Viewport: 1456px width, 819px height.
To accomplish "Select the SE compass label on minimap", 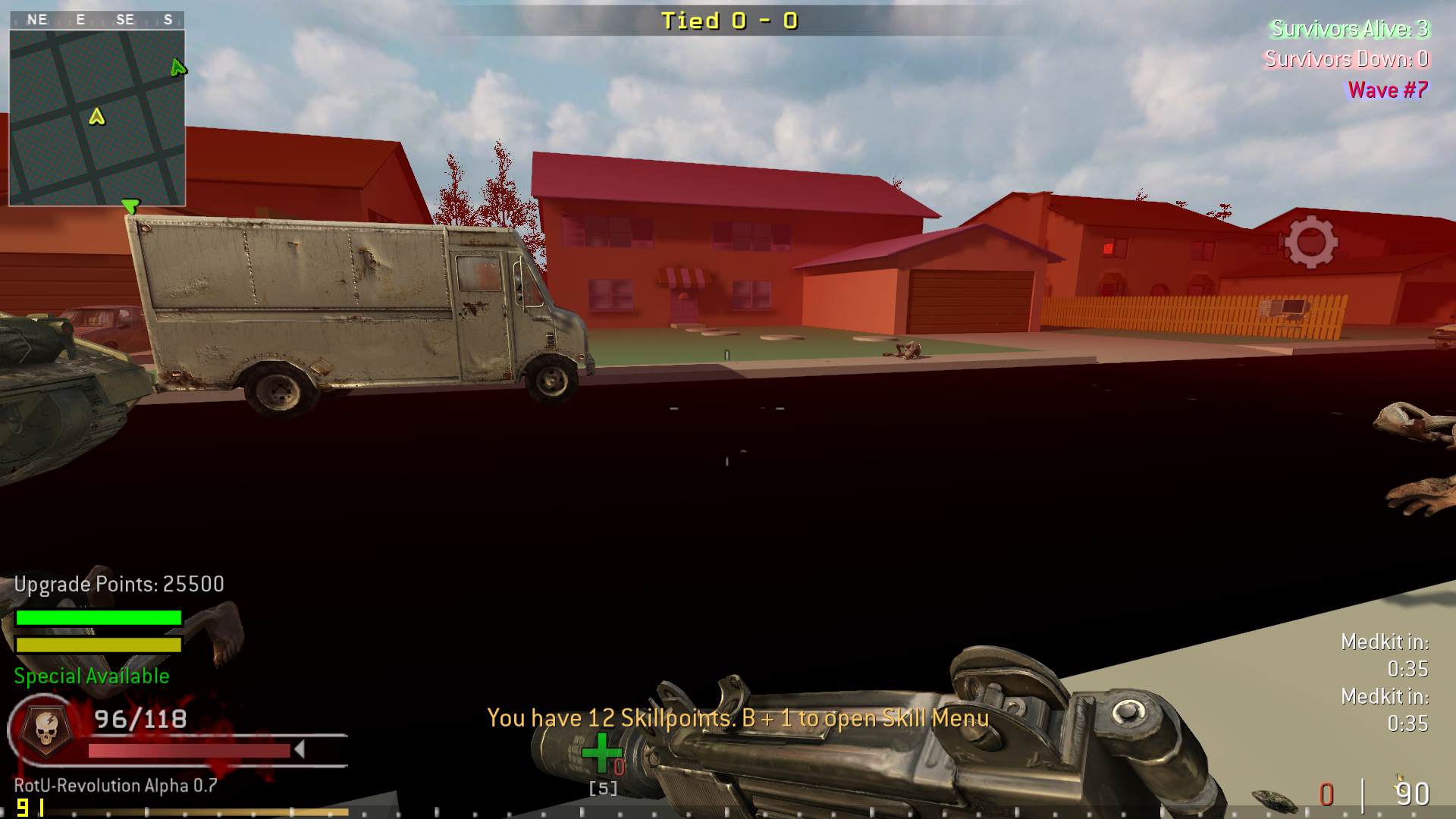I will [x=124, y=20].
